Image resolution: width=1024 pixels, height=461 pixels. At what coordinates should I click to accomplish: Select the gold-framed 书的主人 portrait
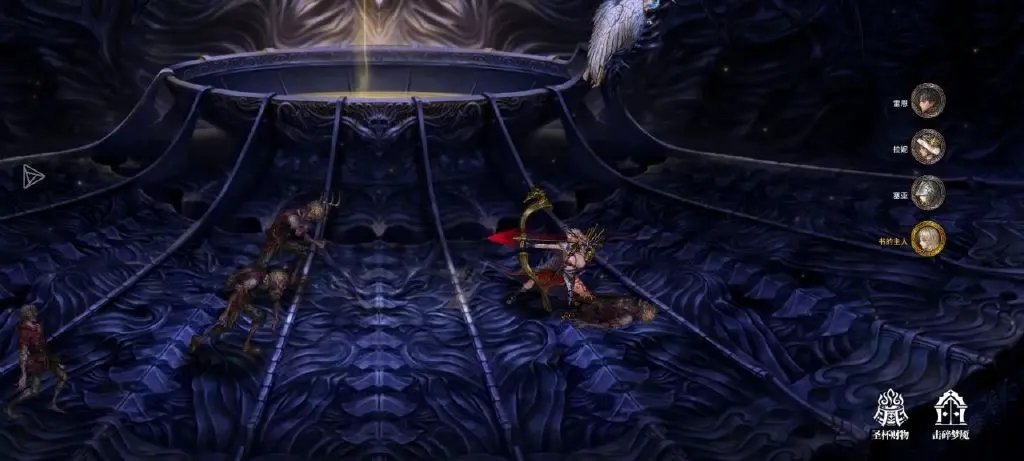[928, 237]
